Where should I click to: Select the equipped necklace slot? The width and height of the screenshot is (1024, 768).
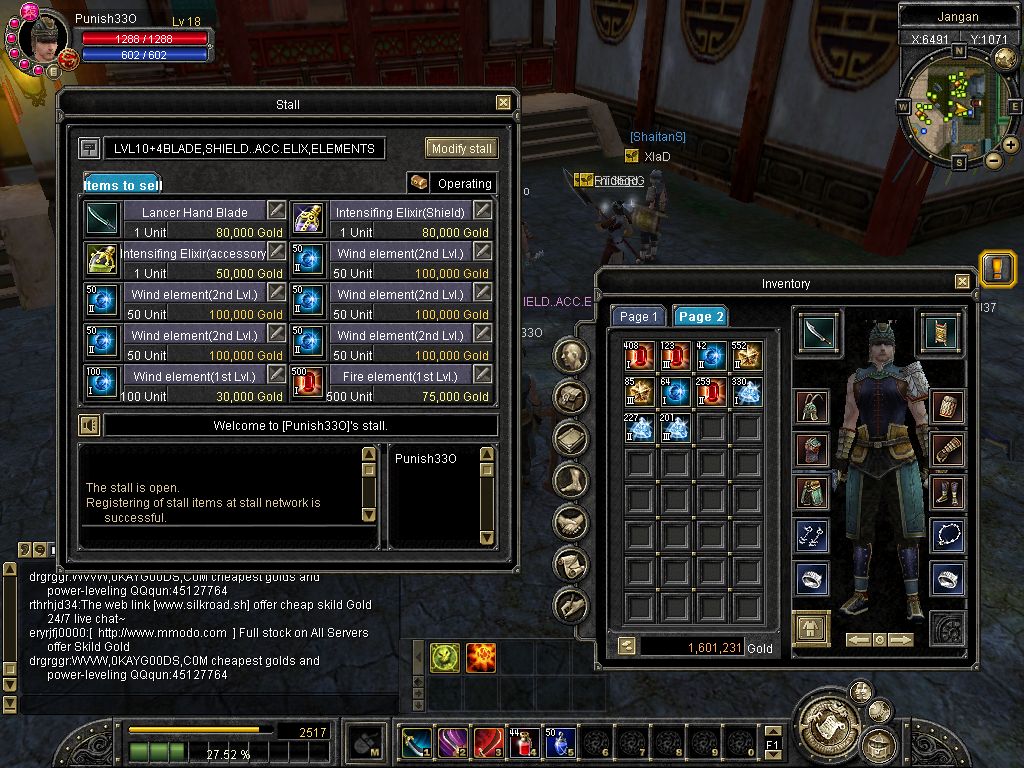pos(947,535)
